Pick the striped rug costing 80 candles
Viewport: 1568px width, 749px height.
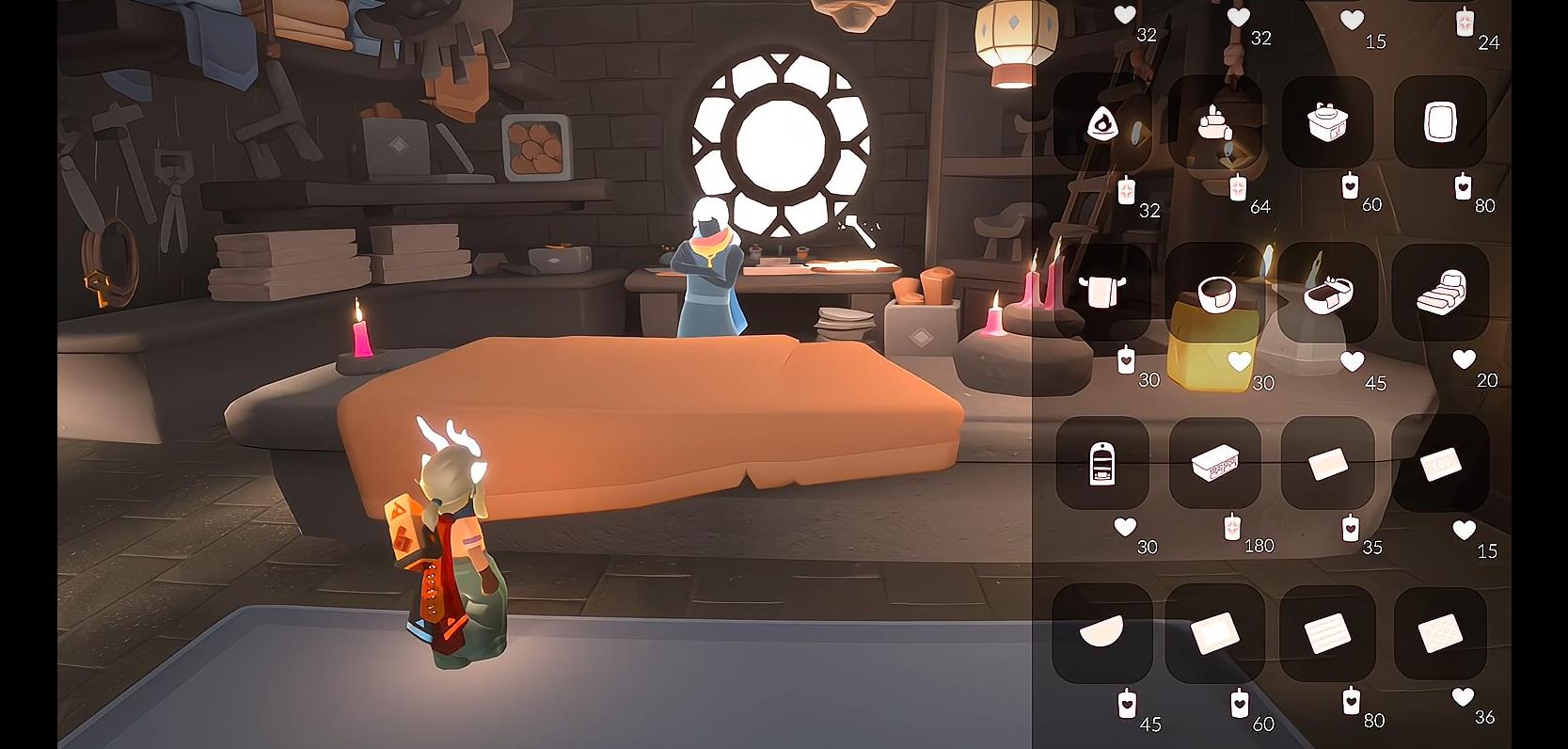(x=1327, y=632)
